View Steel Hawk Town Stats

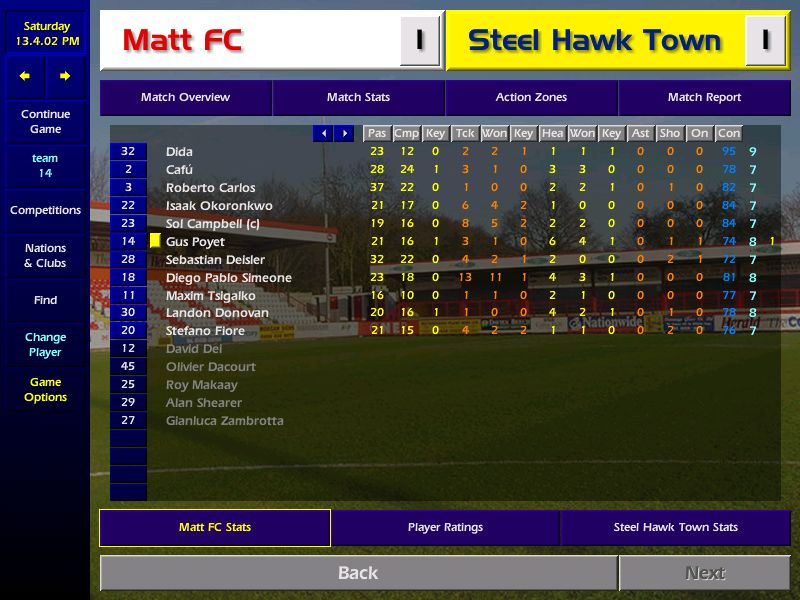coord(675,527)
